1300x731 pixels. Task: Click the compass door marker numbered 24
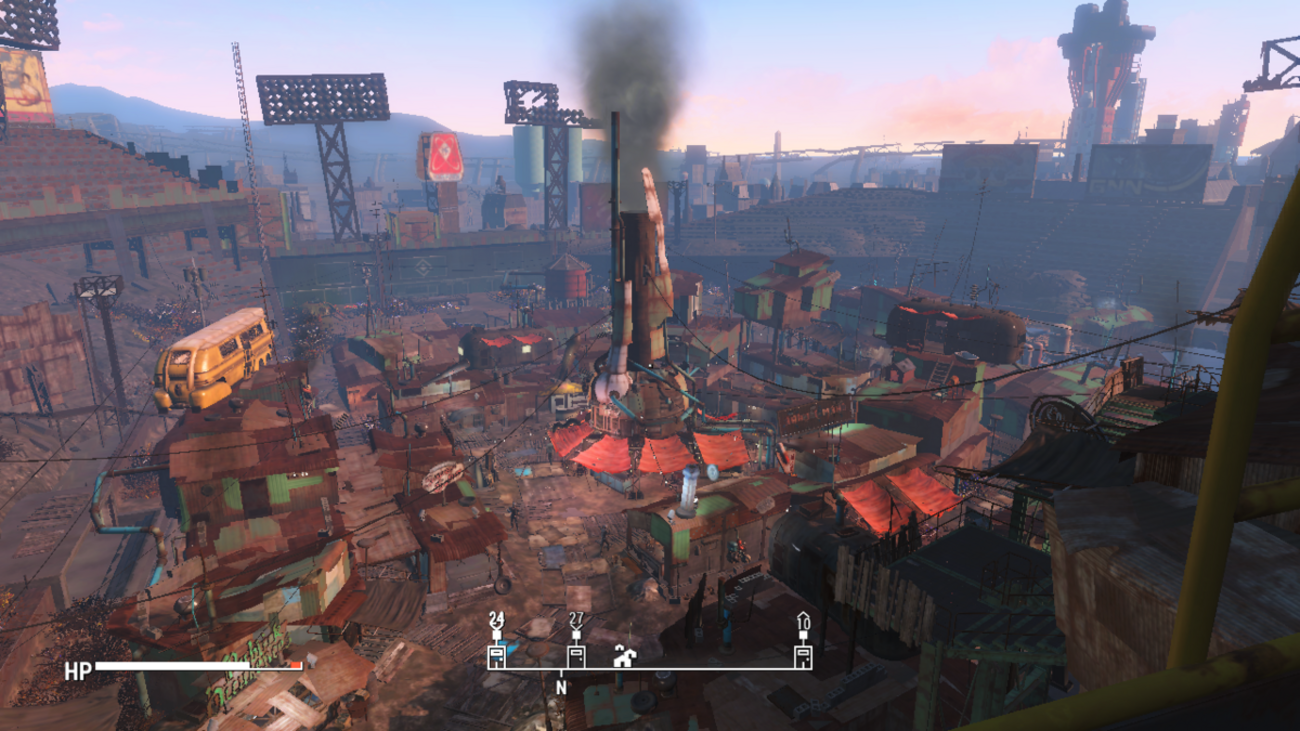pyautogui.click(x=496, y=655)
